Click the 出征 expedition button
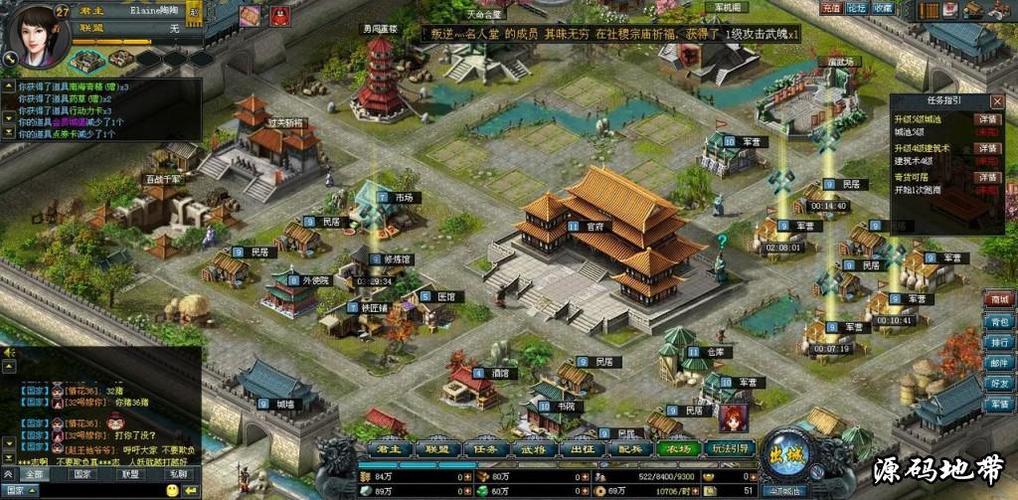The height and width of the screenshot is (500, 1018). pos(581,450)
